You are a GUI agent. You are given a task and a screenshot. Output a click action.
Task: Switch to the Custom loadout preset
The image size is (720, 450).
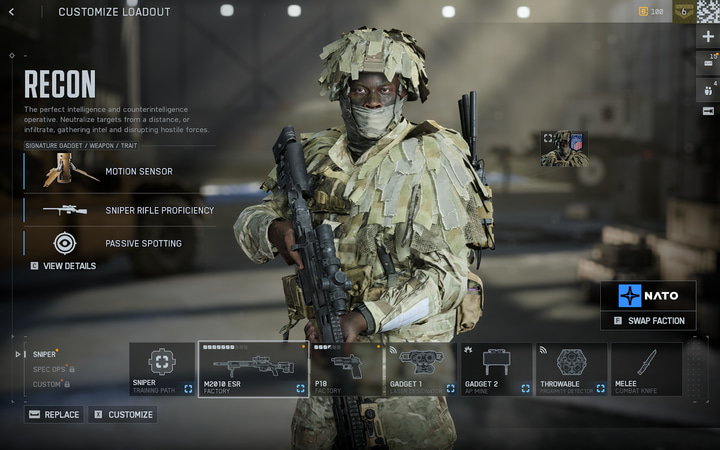click(x=48, y=384)
